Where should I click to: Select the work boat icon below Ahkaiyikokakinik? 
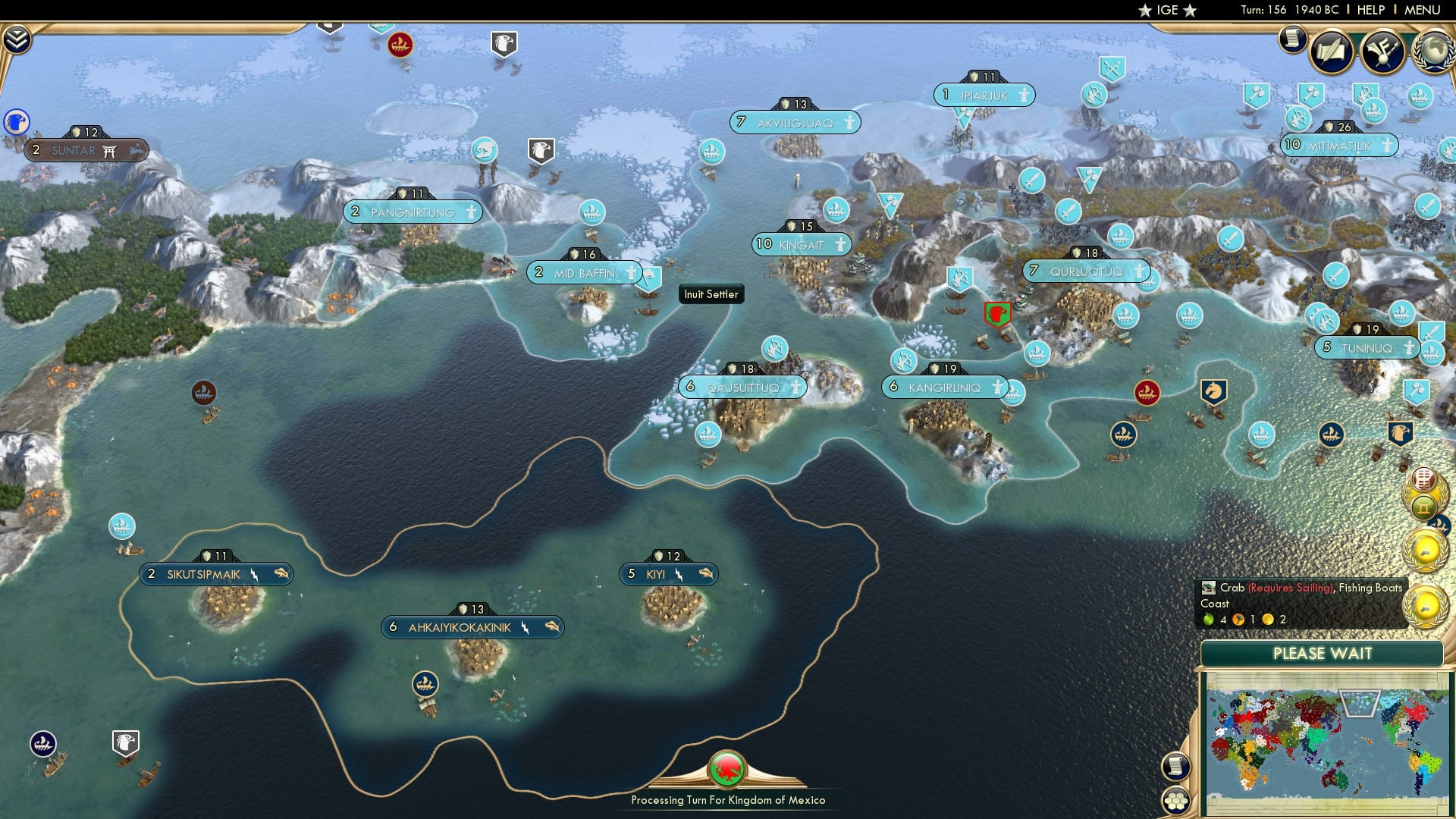tap(425, 684)
